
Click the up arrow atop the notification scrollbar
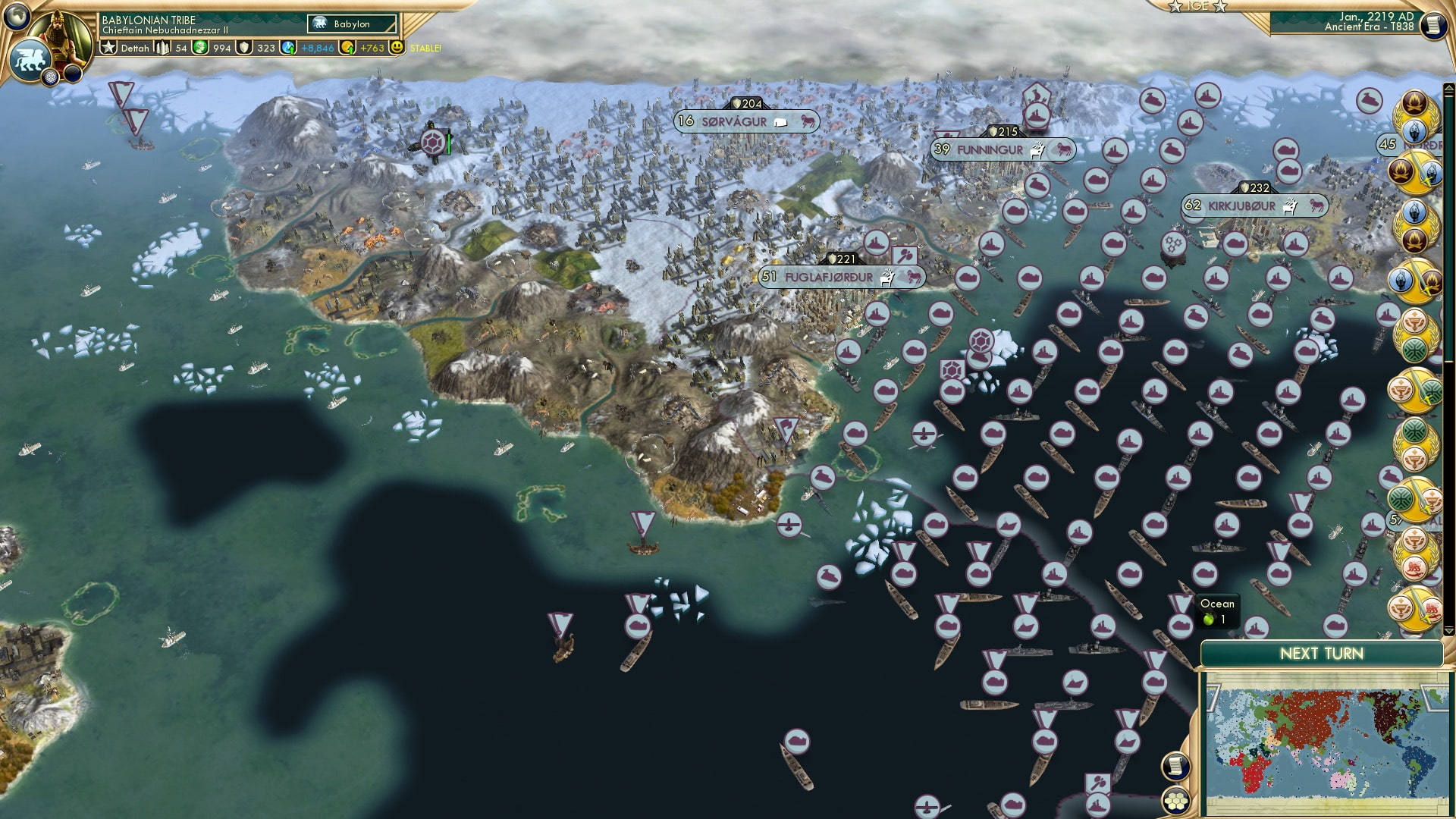1449,89
